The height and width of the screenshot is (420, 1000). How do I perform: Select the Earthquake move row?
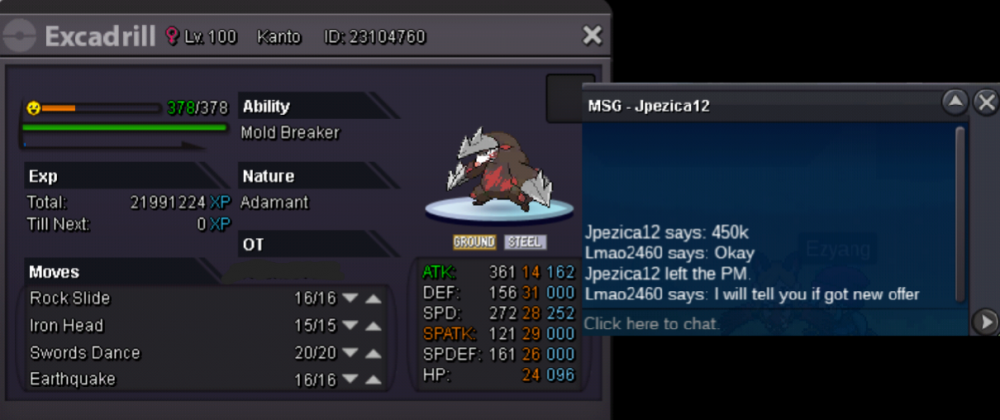[x=150, y=380]
